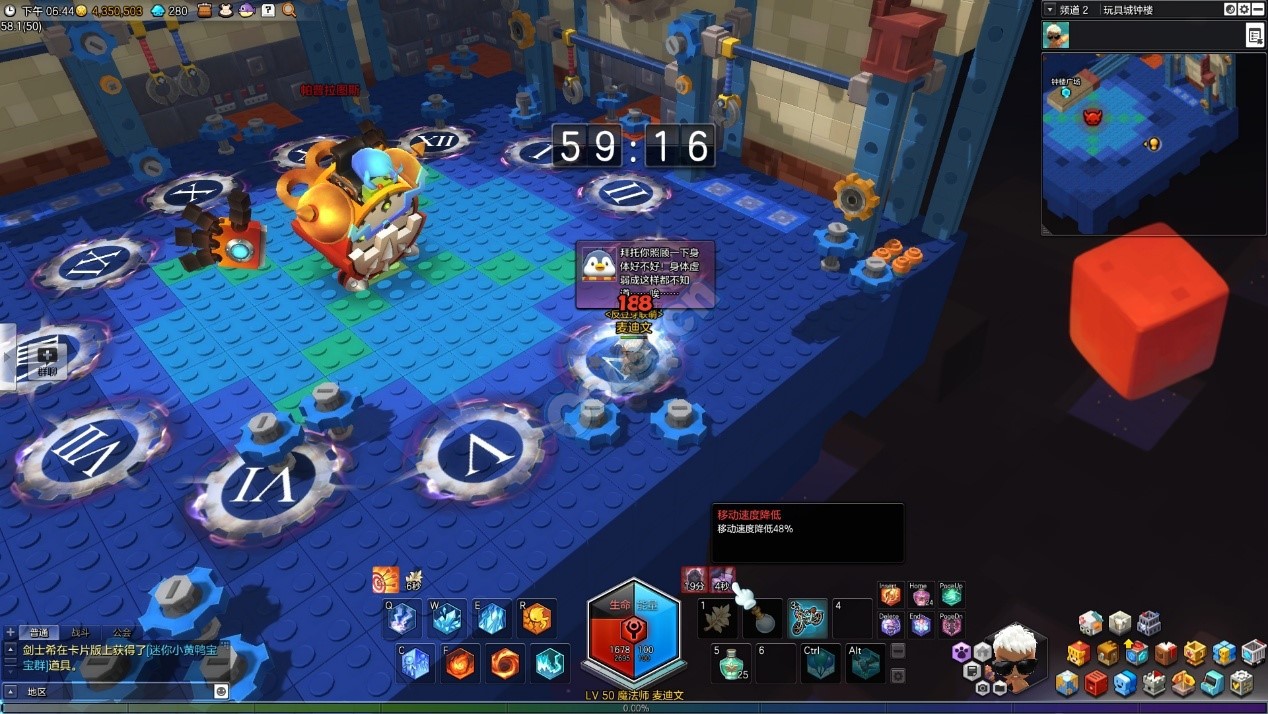Open the 地区 chat channel selector

coord(36,691)
